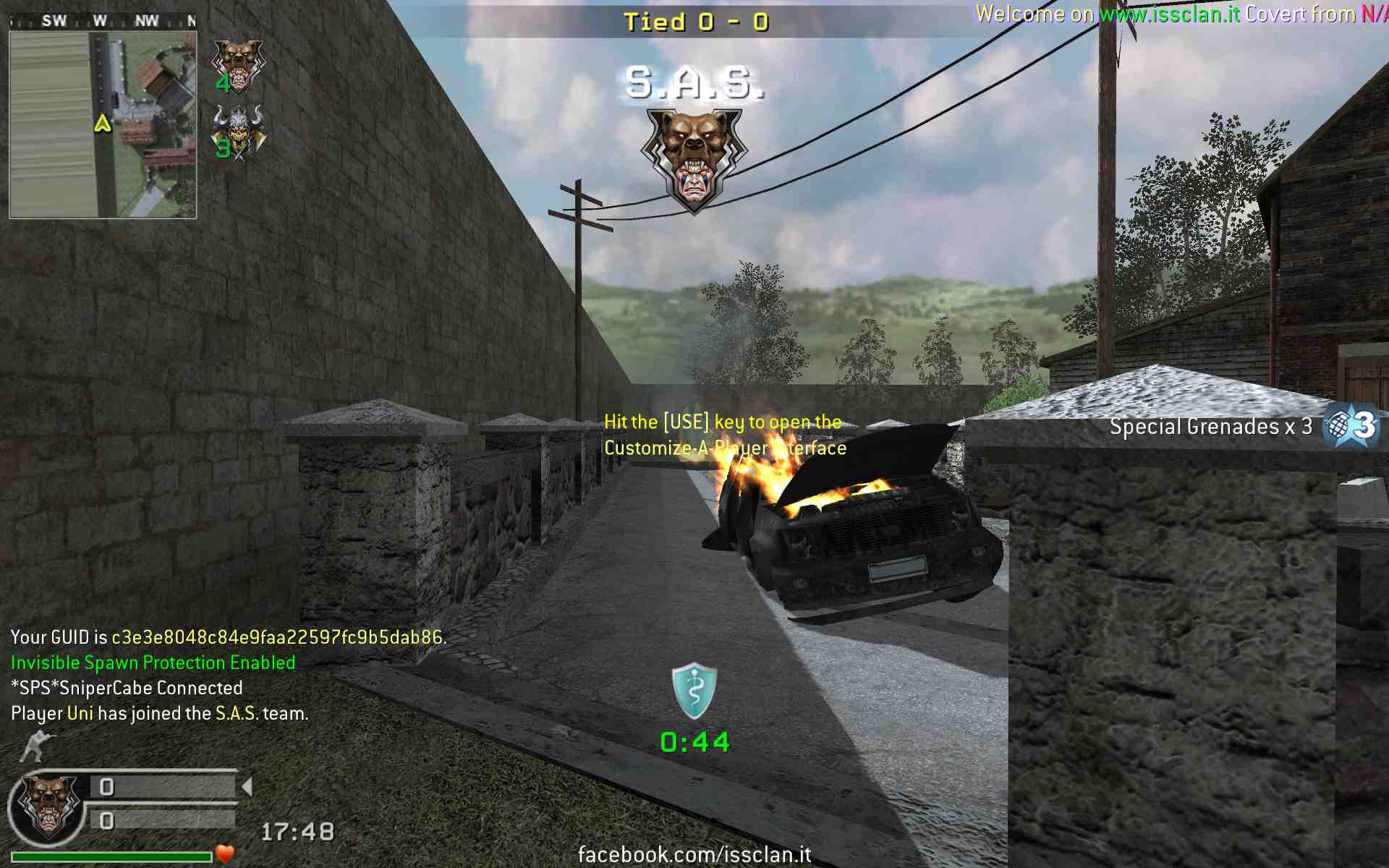Select the S.A.S. bulldog team count icon

point(238,65)
